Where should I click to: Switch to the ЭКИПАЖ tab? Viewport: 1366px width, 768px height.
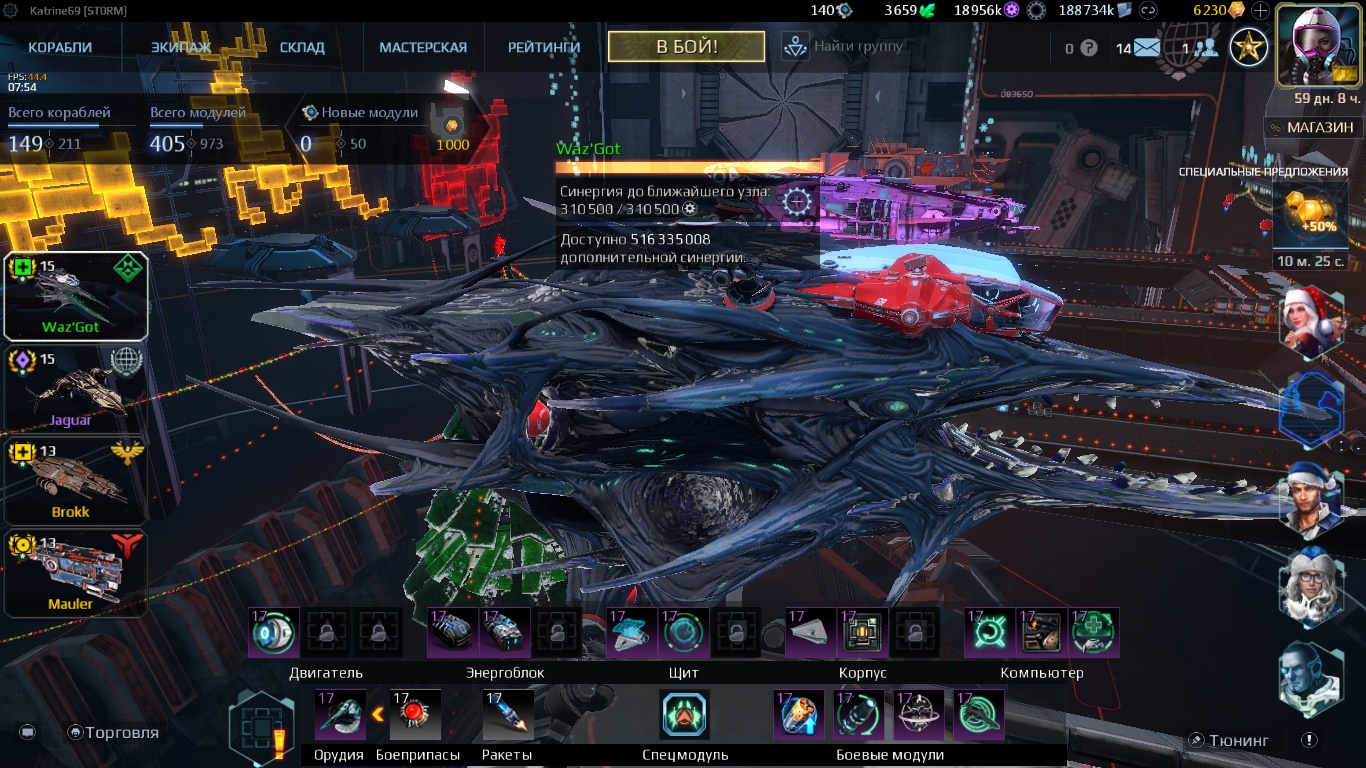click(181, 47)
